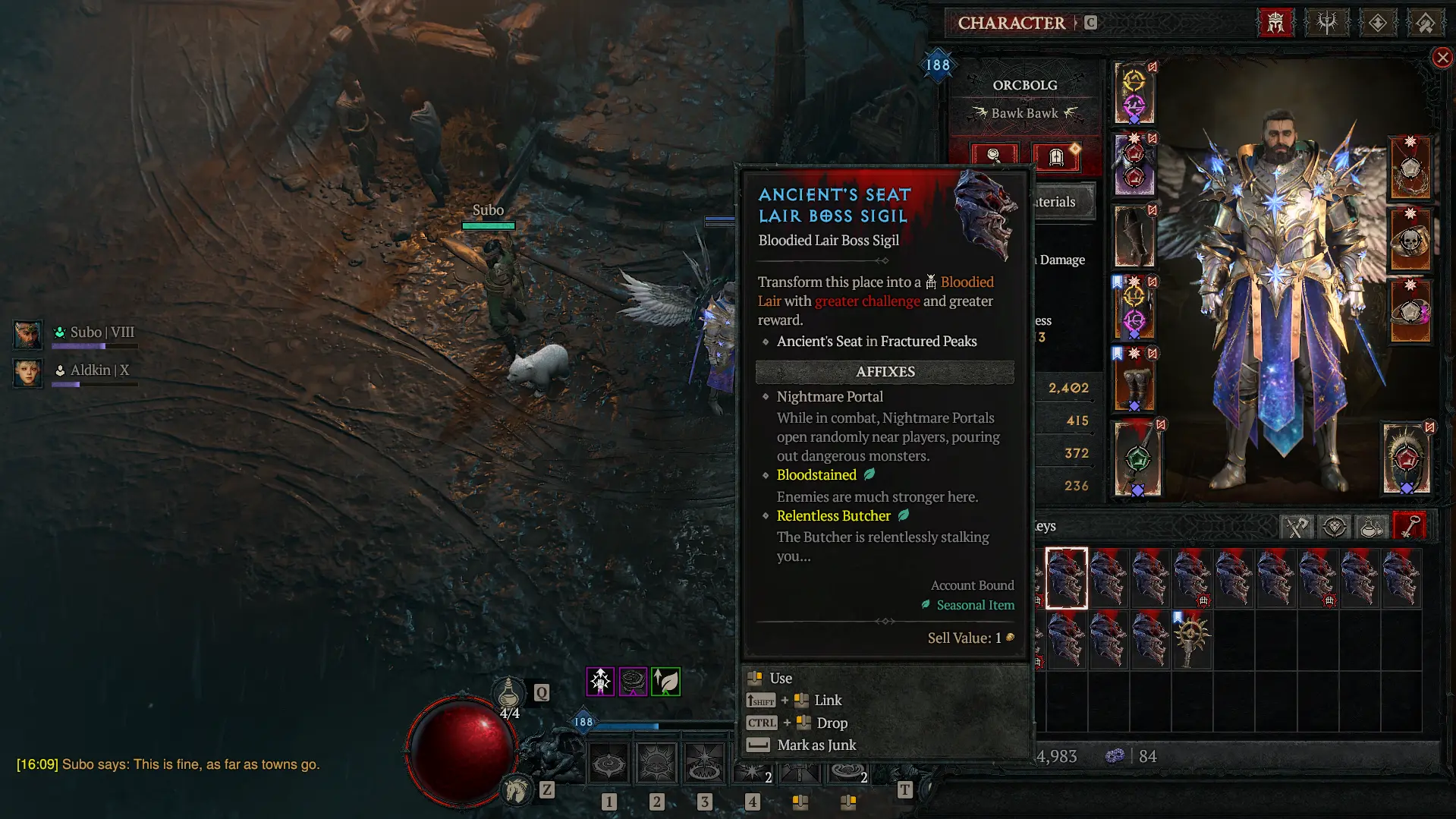Click the health potion icon

pyautogui.click(x=509, y=692)
